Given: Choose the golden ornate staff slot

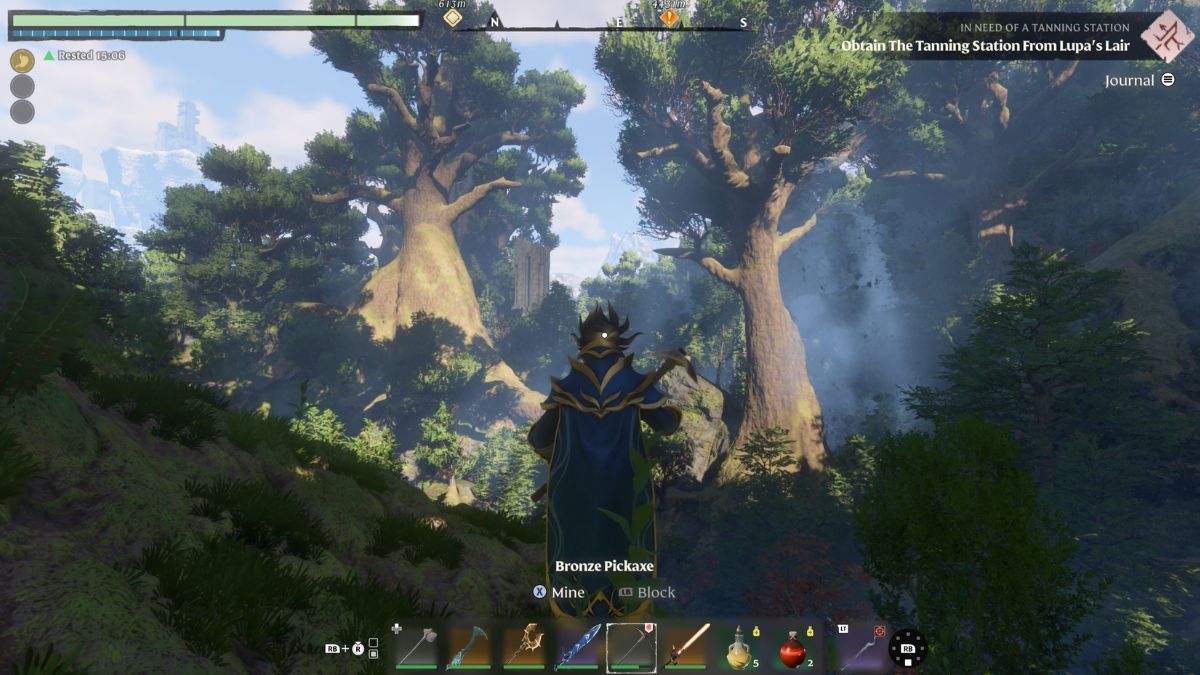Looking at the screenshot, I should point(523,645).
